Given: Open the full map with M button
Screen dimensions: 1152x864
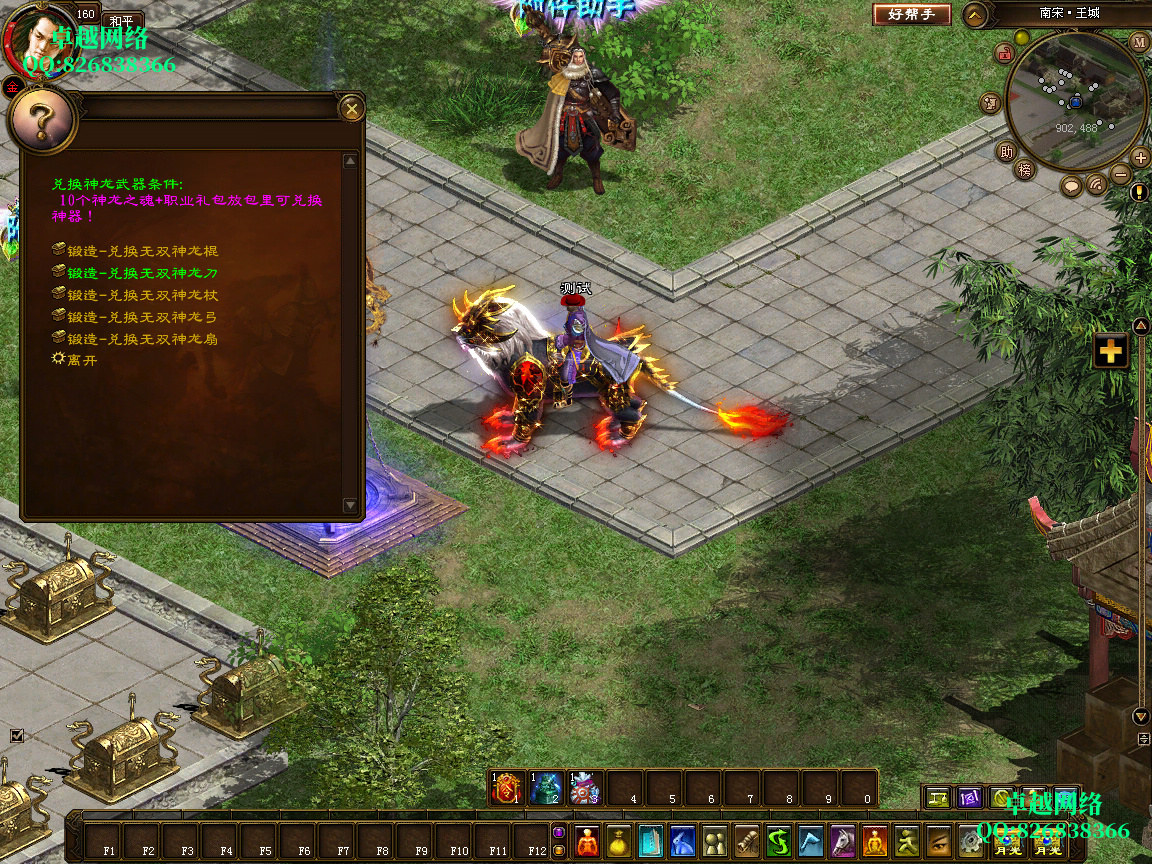Looking at the screenshot, I should [1139, 42].
